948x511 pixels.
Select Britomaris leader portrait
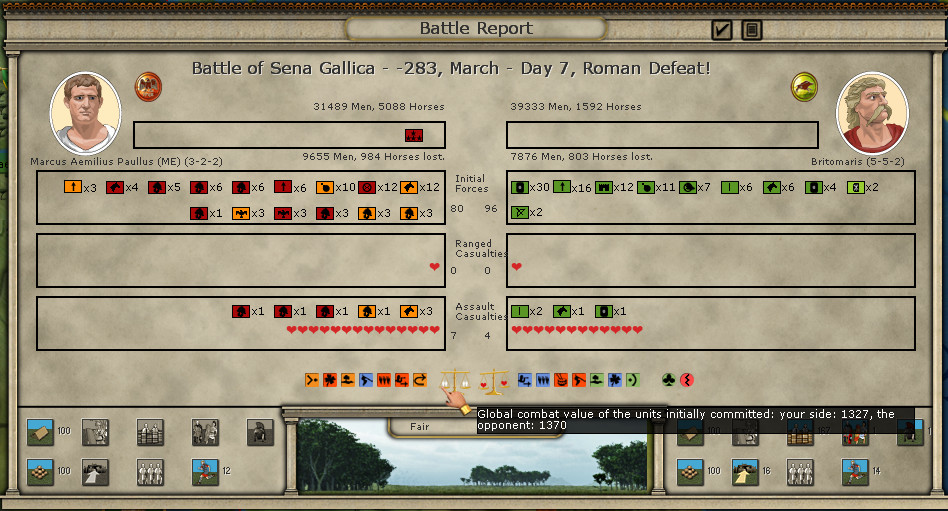[x=871, y=112]
